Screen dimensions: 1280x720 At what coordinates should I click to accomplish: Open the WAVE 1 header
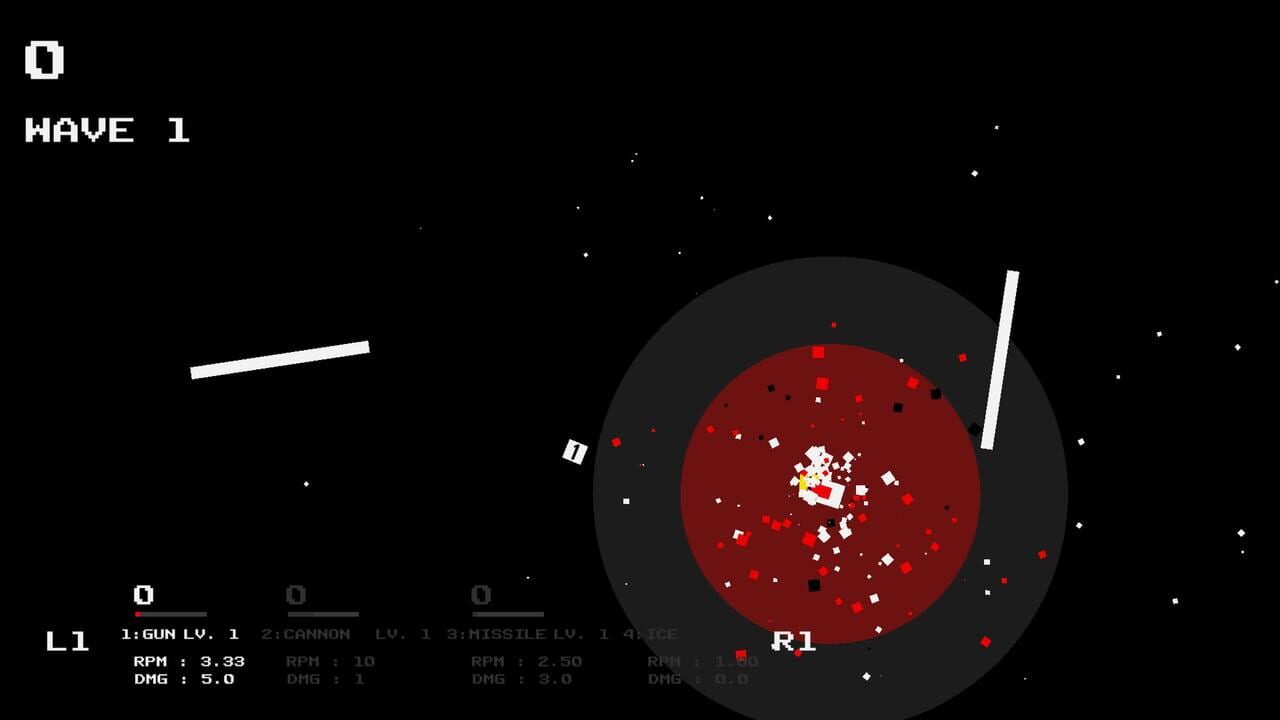click(x=103, y=129)
